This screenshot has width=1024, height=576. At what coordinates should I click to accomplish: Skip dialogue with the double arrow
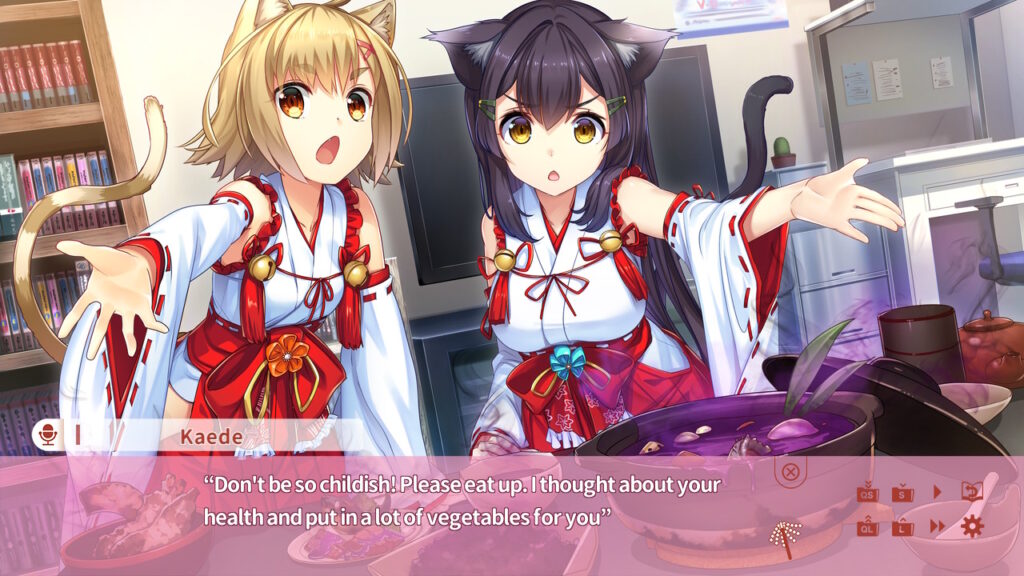(x=938, y=526)
